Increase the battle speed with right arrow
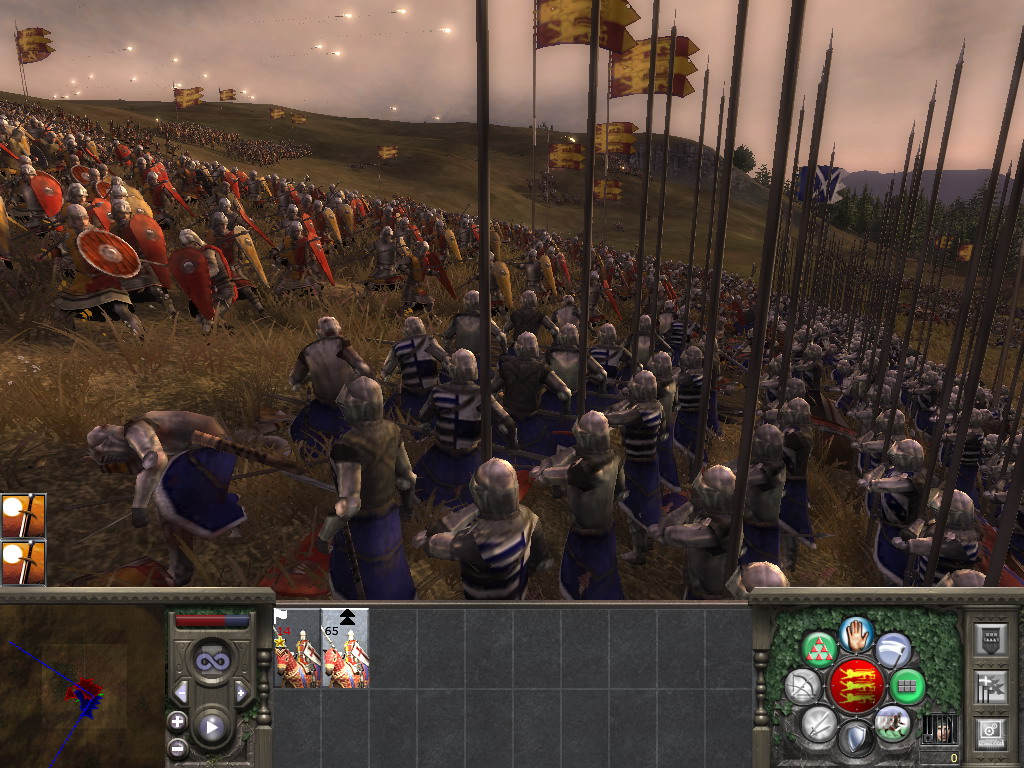Screen dimensions: 1024x768 (241, 692)
